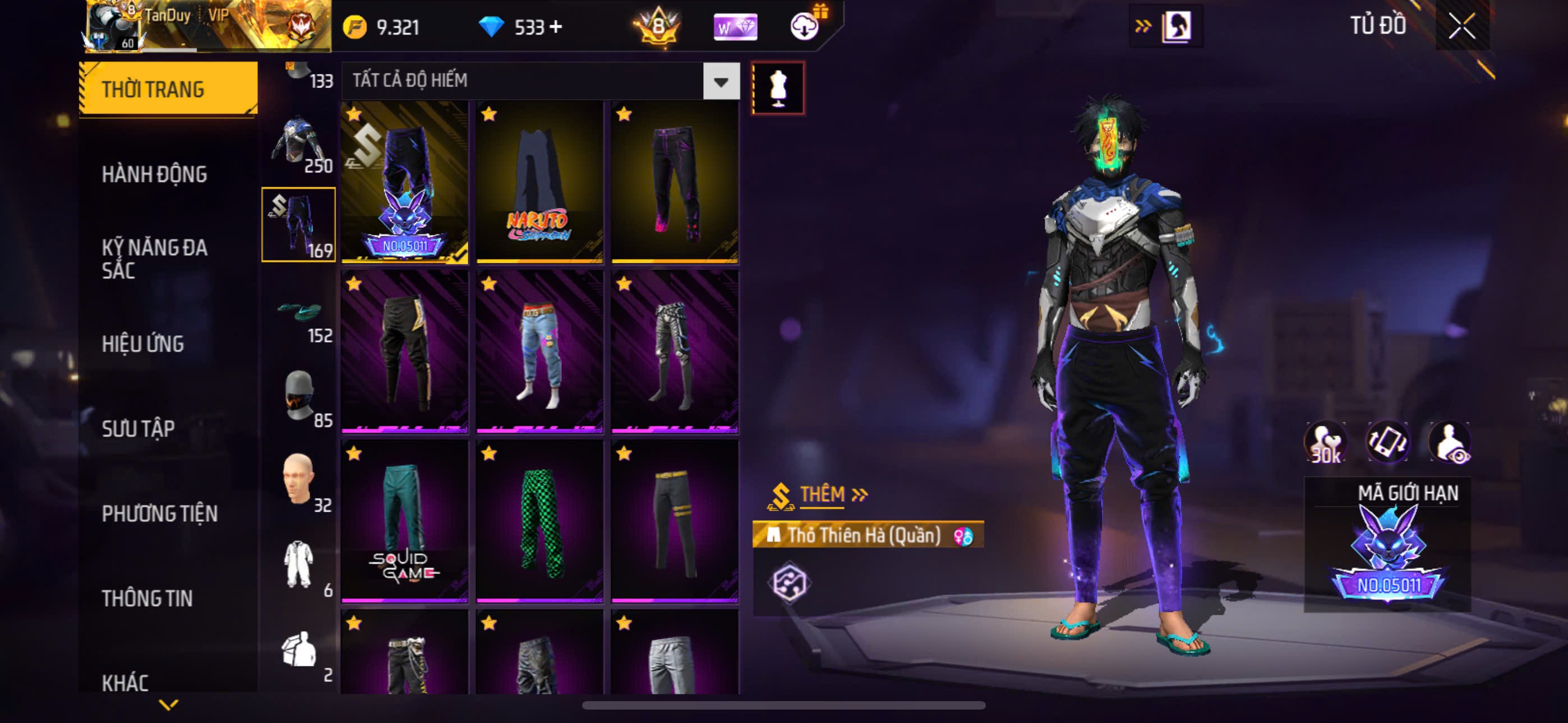The height and width of the screenshot is (723, 1568).
Task: Close the wardrobe screen
Action: point(1461,26)
